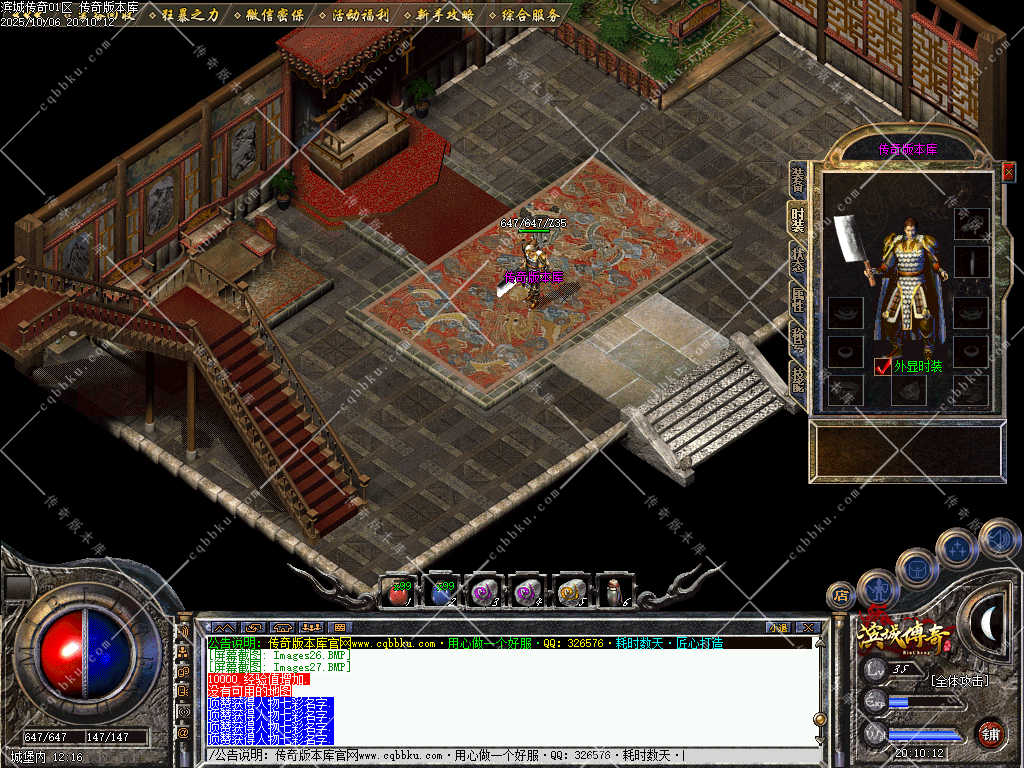
Task: Click the red 铺 stall button
Action: coord(990,733)
